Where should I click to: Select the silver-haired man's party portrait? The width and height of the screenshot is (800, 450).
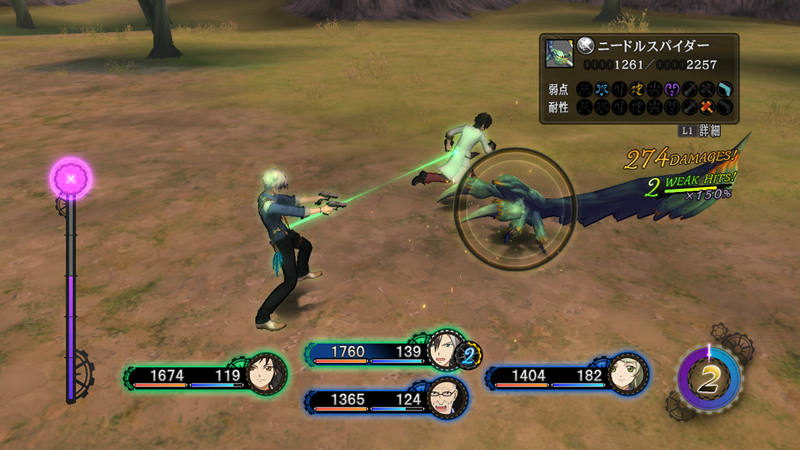pos(445,351)
